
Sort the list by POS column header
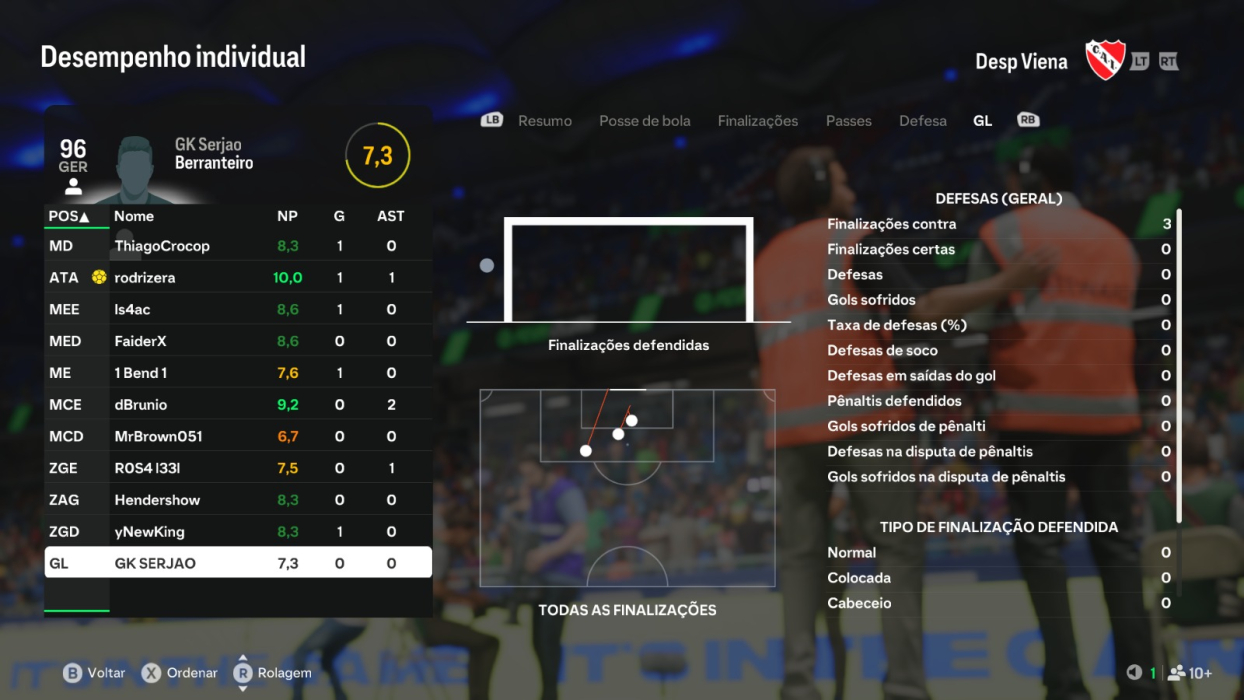click(x=69, y=216)
